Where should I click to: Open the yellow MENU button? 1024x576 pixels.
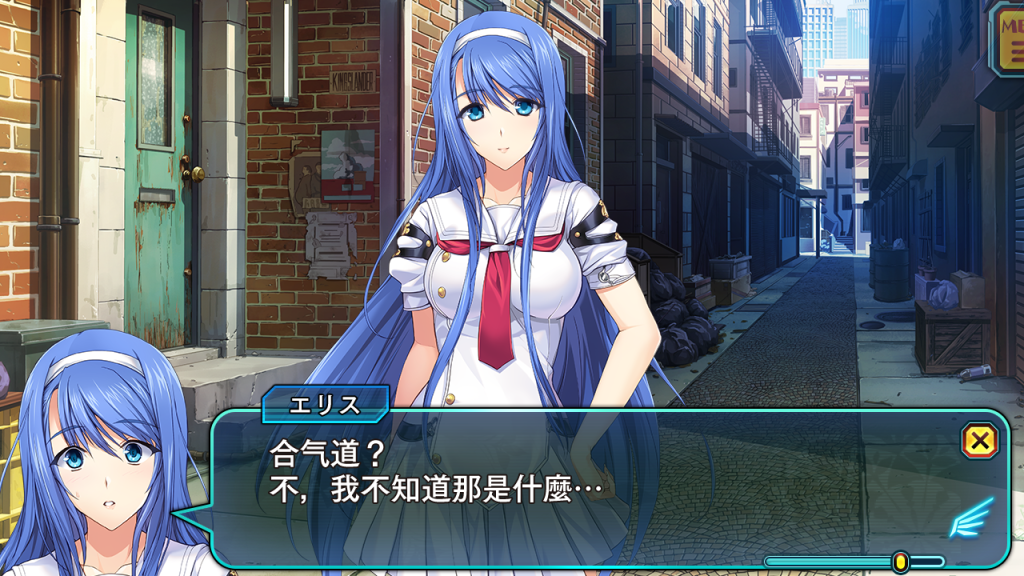(x=1006, y=38)
